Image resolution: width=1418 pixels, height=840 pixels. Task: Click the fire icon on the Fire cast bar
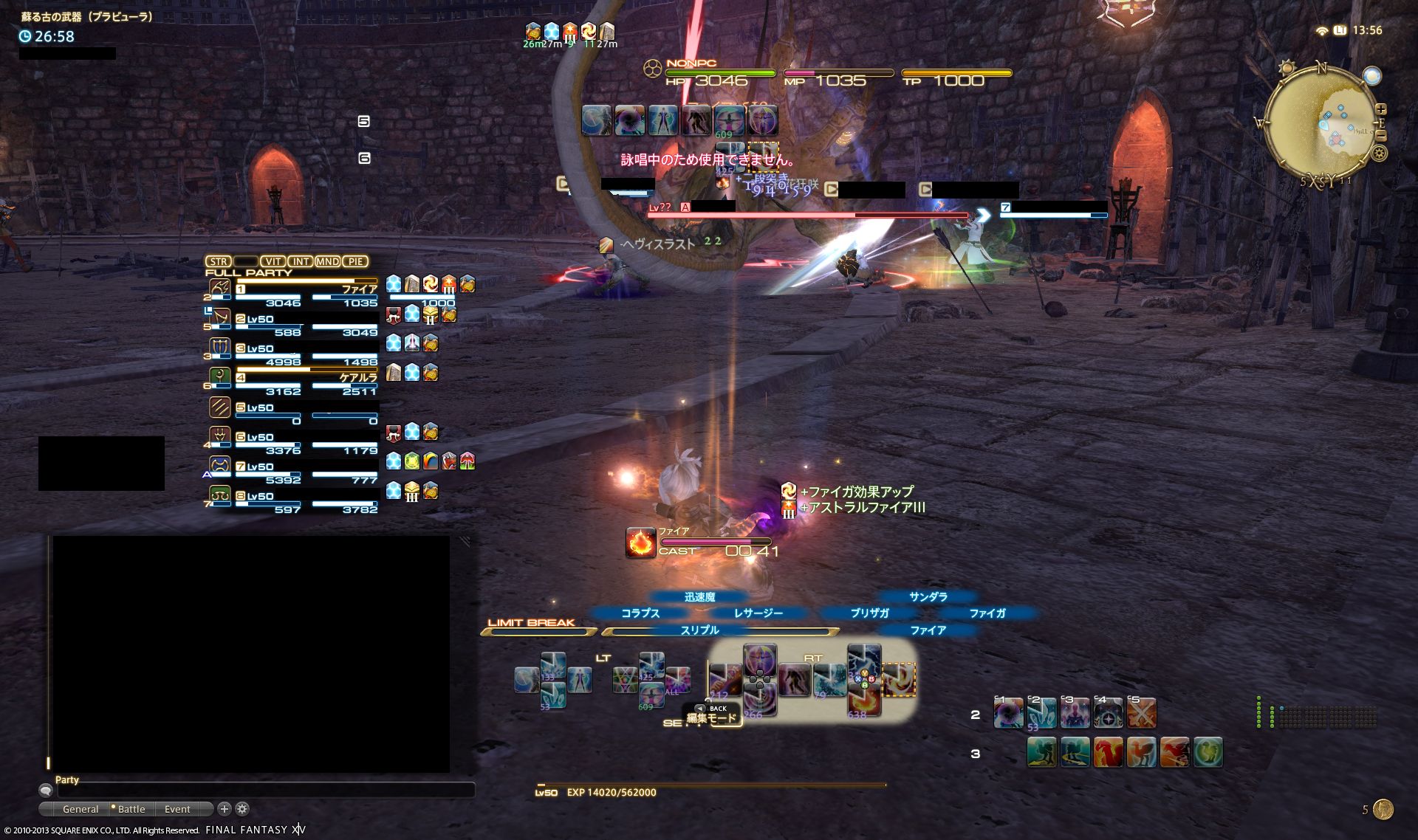pyautogui.click(x=640, y=543)
